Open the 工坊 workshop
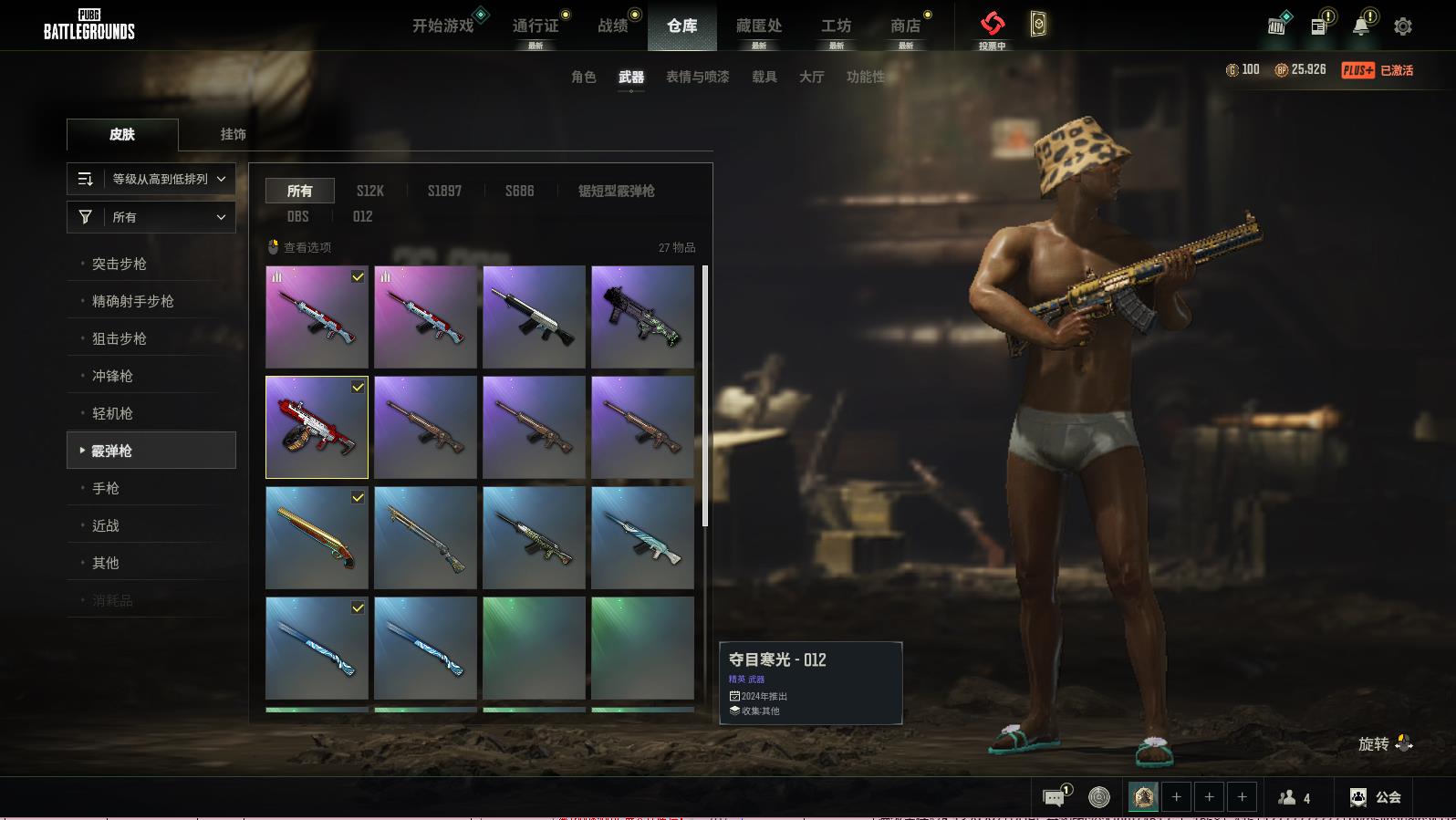 pyautogui.click(x=836, y=26)
